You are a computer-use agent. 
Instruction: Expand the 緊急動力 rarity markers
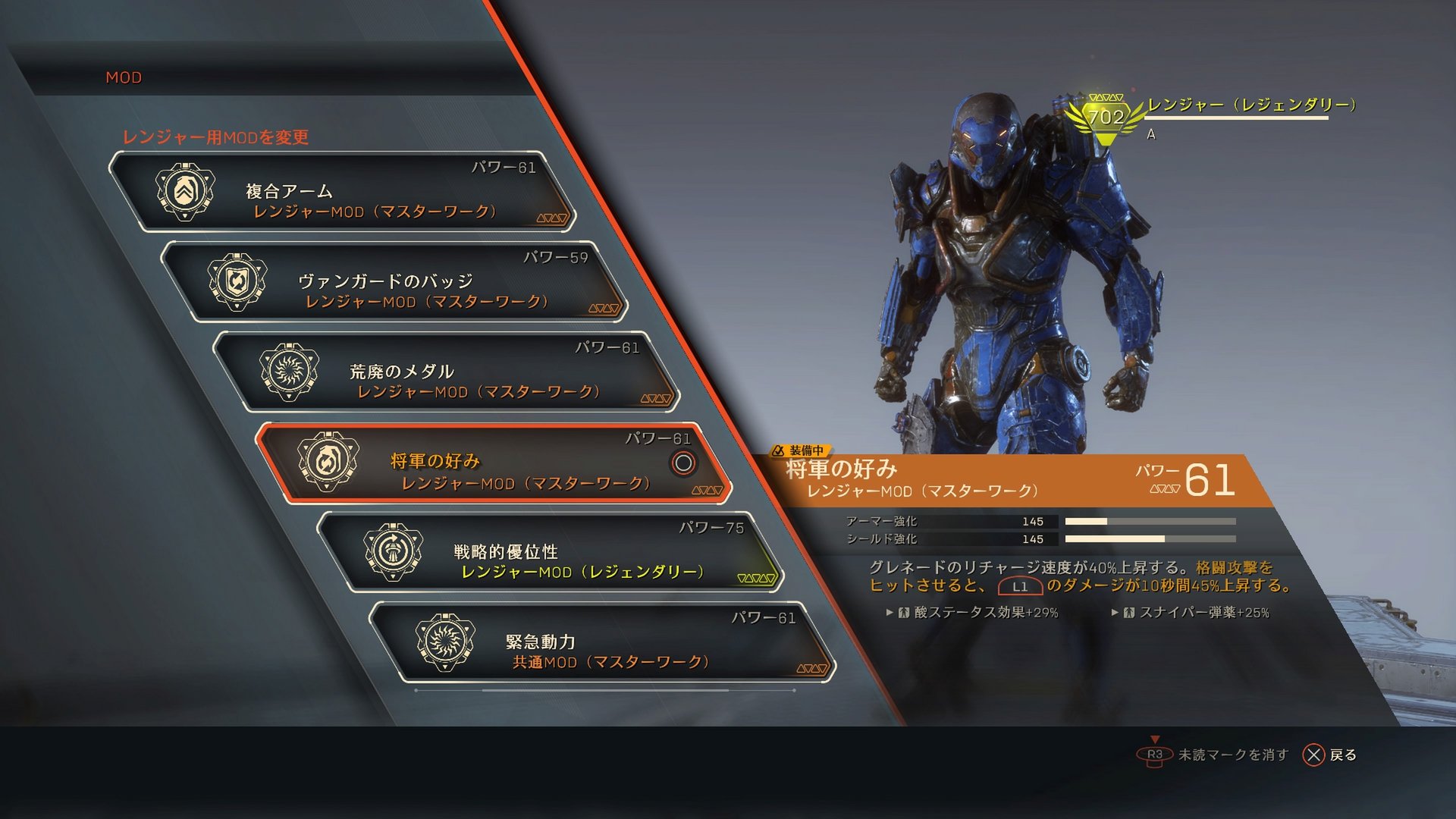click(814, 668)
